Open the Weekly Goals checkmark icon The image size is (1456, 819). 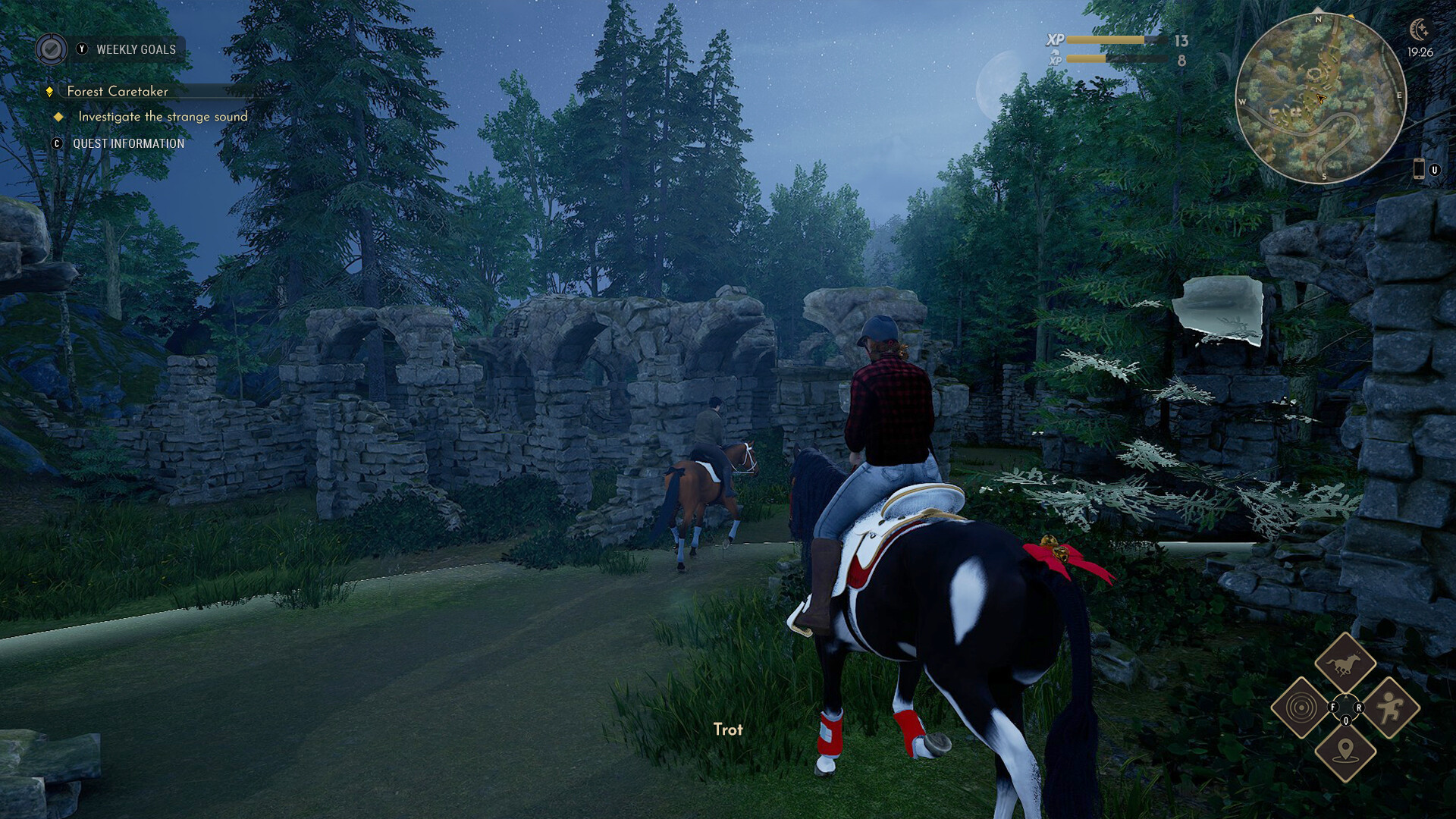(x=51, y=49)
